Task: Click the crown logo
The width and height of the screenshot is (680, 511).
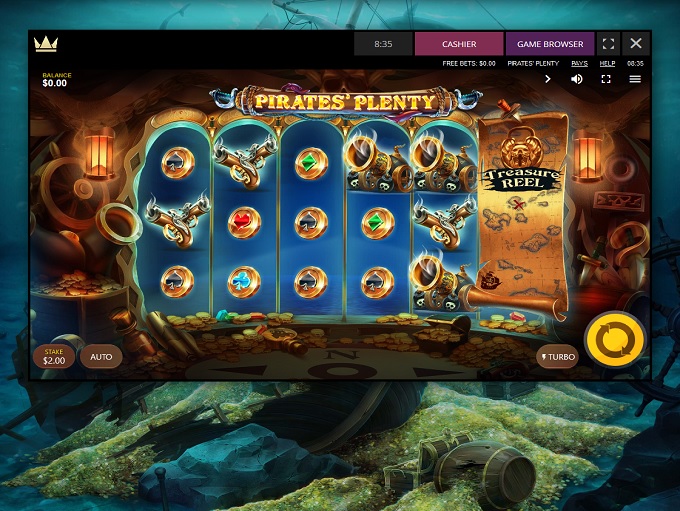Action: pos(45,44)
